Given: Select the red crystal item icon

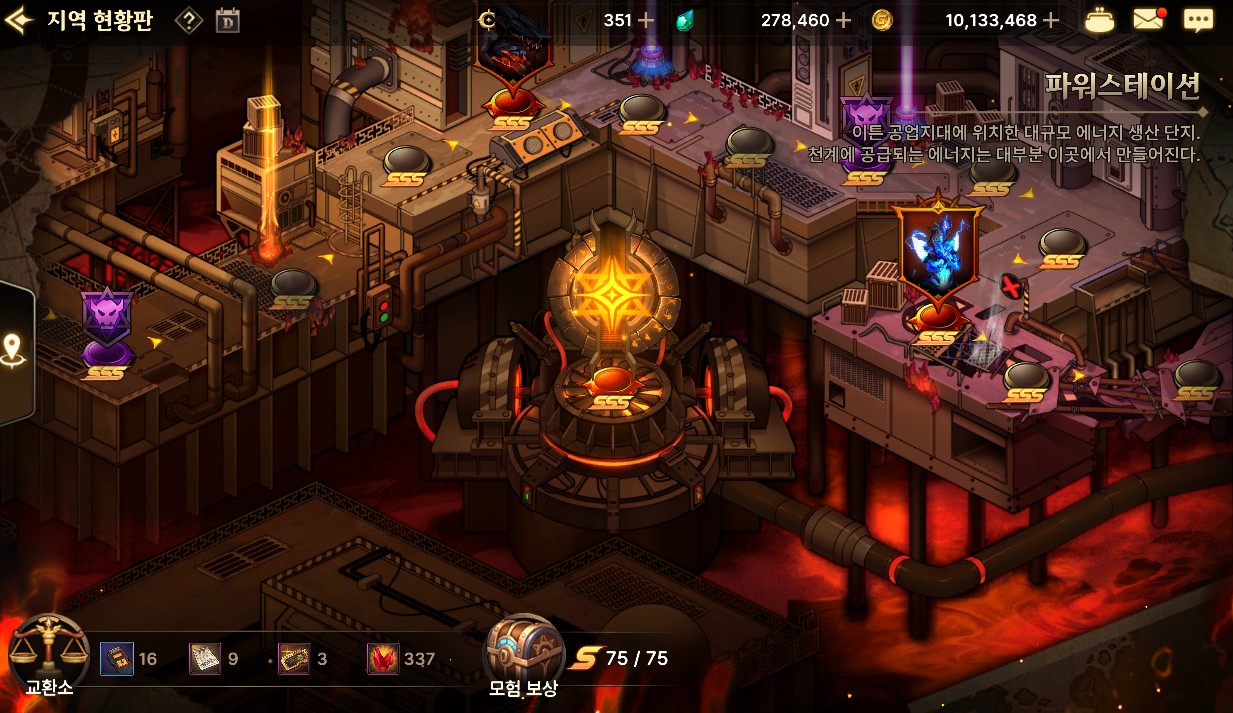Looking at the screenshot, I should [x=383, y=659].
